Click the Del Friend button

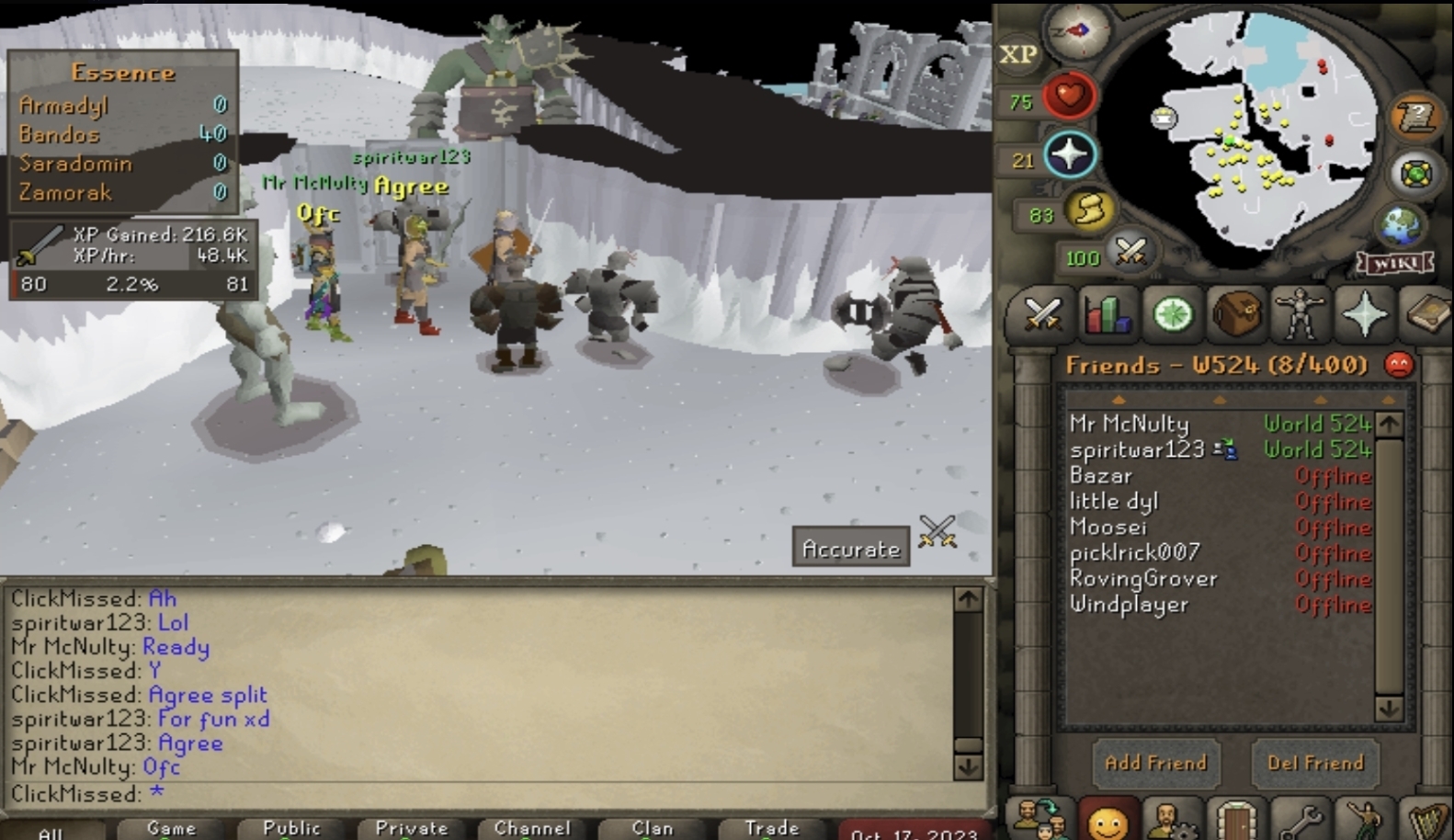(x=1315, y=763)
